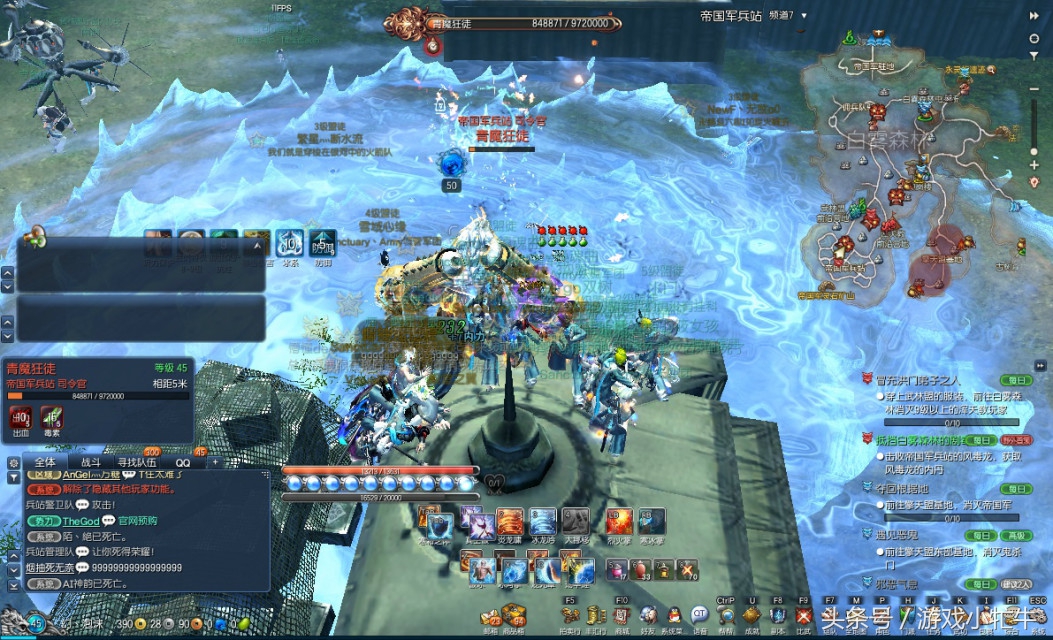Add a new chat tab with plus
This screenshot has width=1053, height=640.
point(214,463)
